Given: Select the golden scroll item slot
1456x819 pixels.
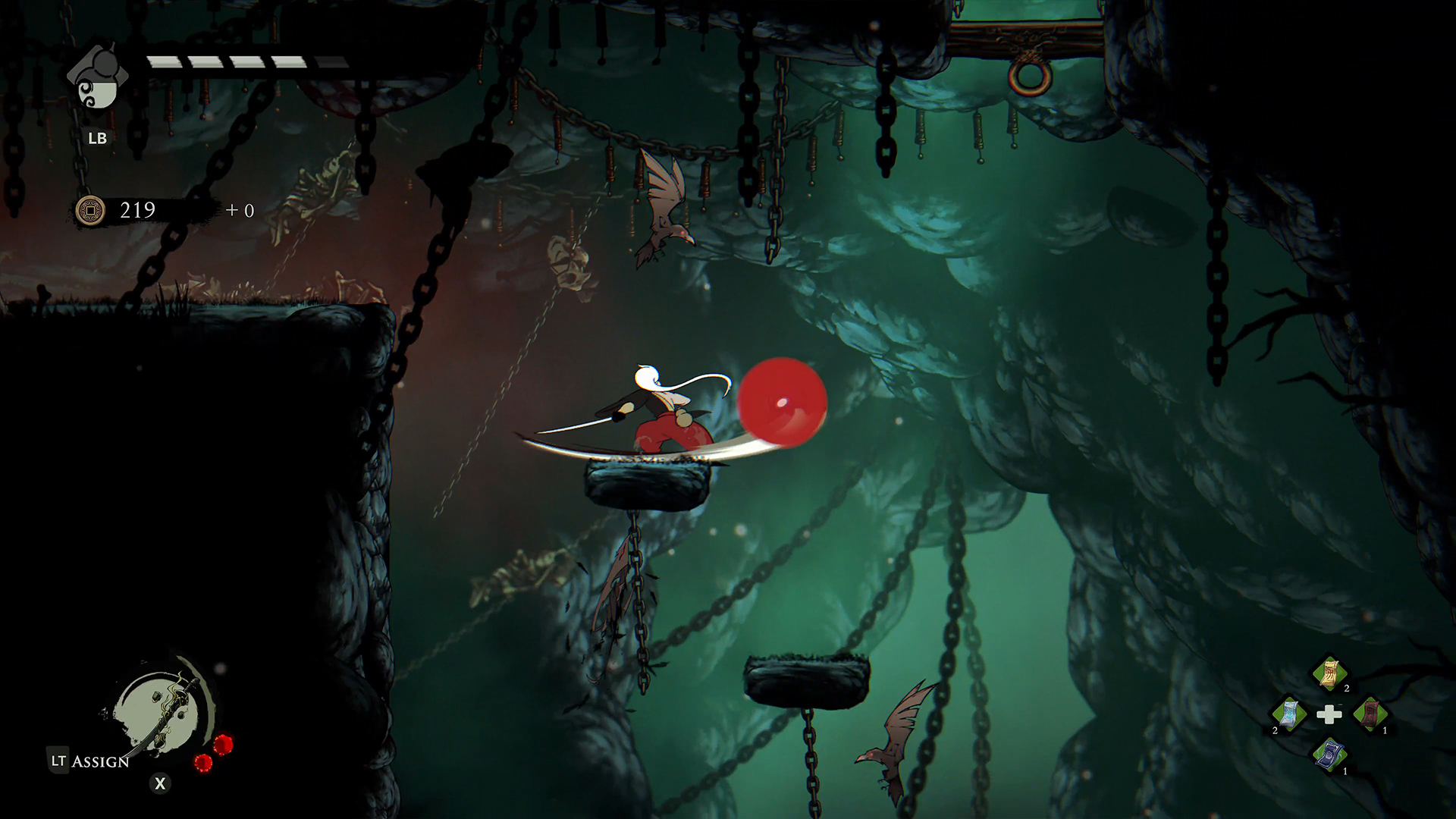Looking at the screenshot, I should (x=1329, y=673).
